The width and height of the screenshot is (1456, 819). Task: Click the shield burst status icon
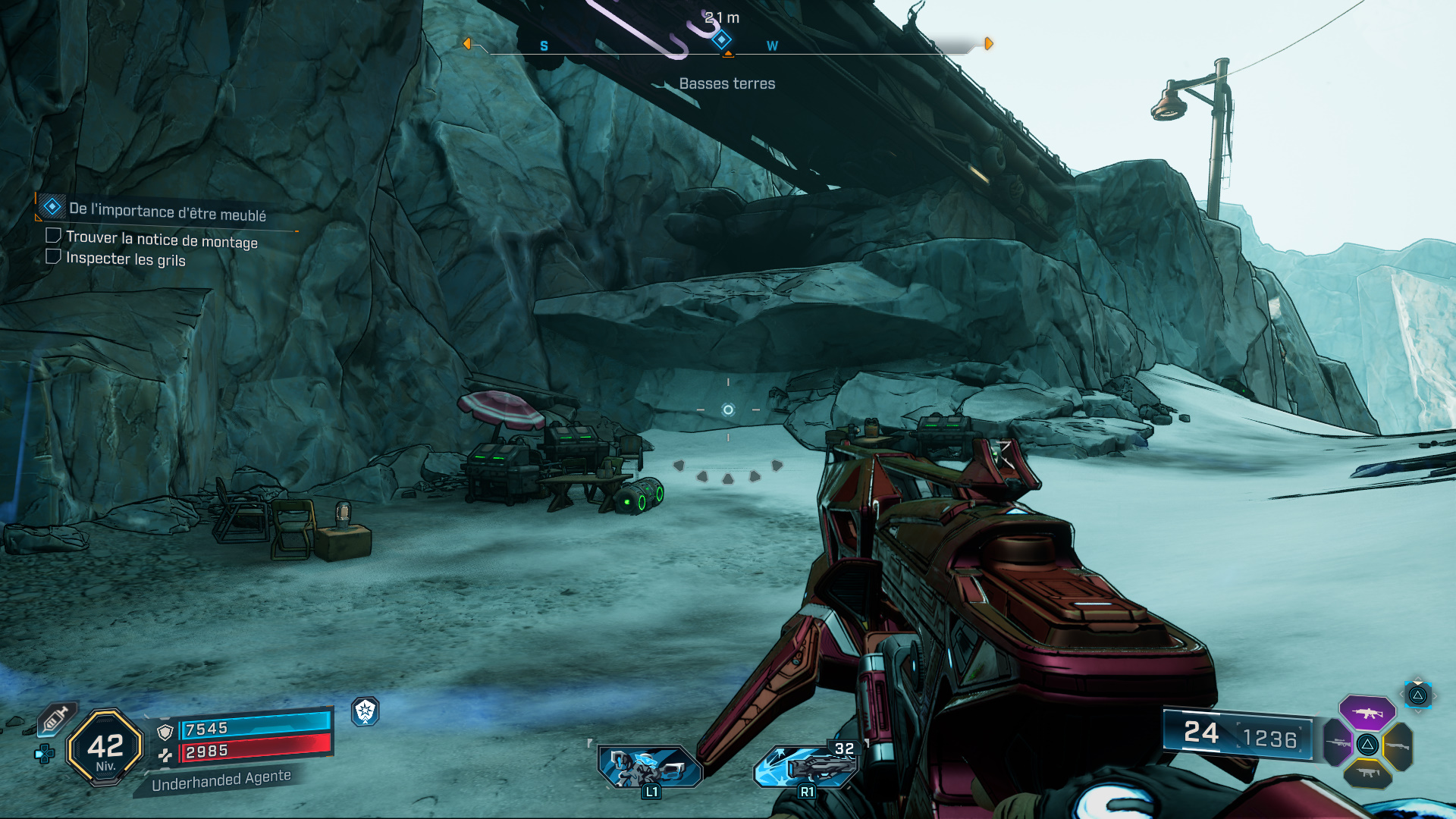click(366, 711)
